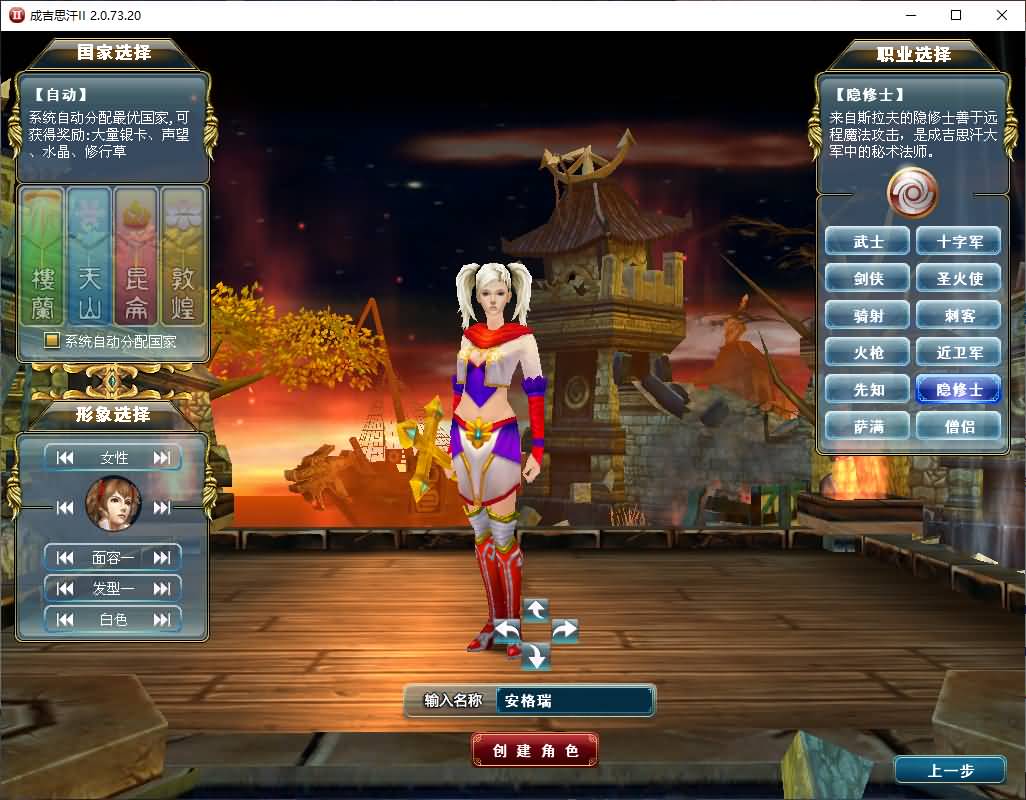Pick the 先知 class button

coord(868,389)
